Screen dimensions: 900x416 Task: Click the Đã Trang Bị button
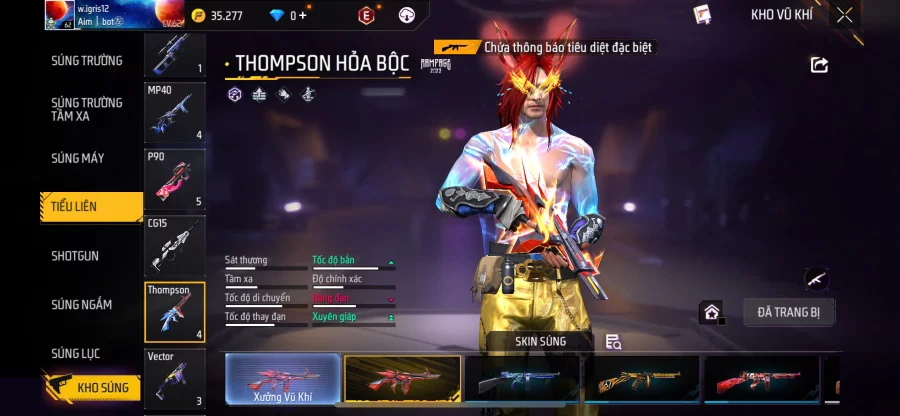[789, 312]
